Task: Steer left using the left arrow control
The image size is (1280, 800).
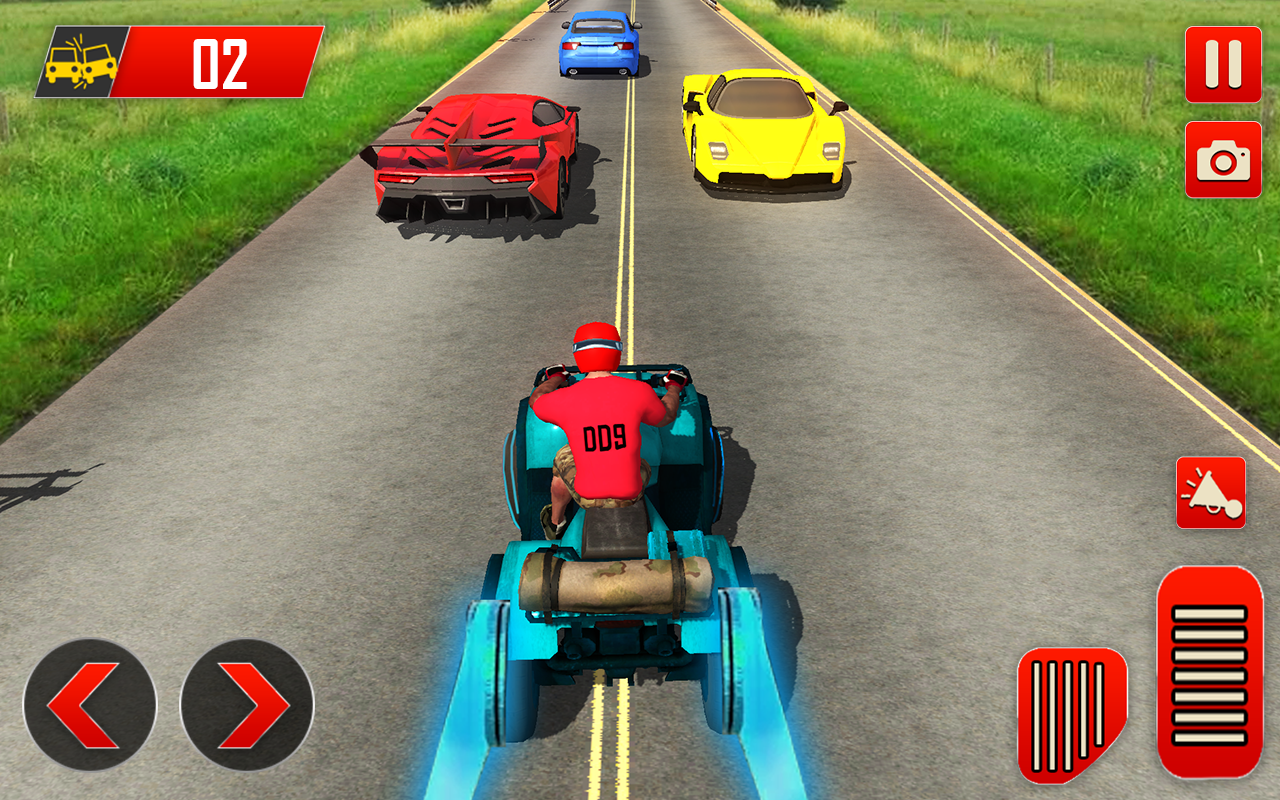Action: point(90,704)
